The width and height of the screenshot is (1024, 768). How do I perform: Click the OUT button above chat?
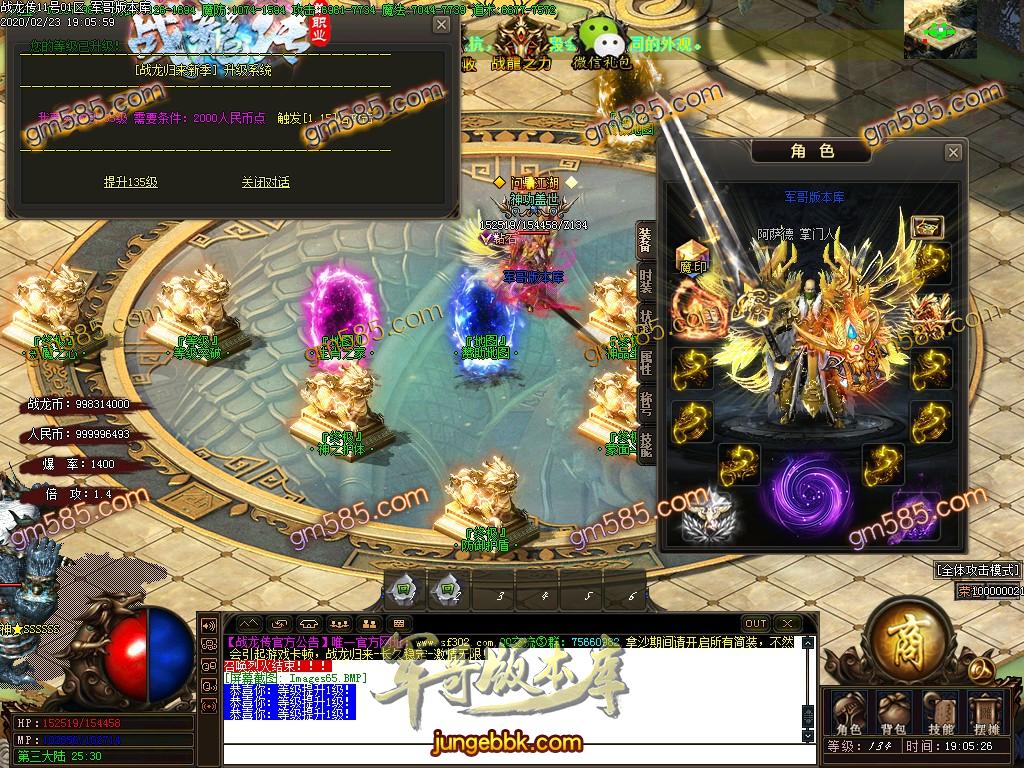click(756, 624)
